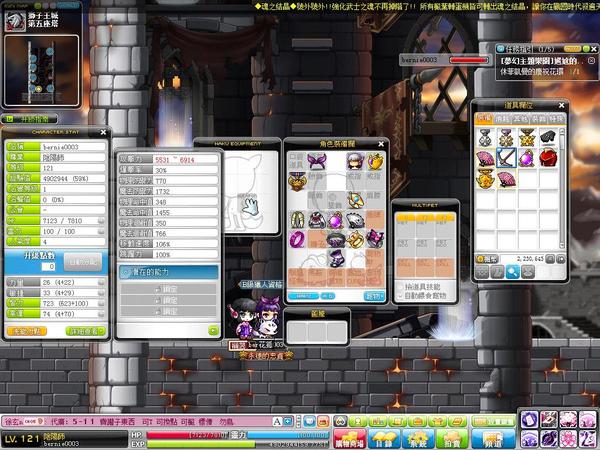Switch to the second inventory tab
This screenshot has height=450, width=600.
pyautogui.click(x=501, y=118)
